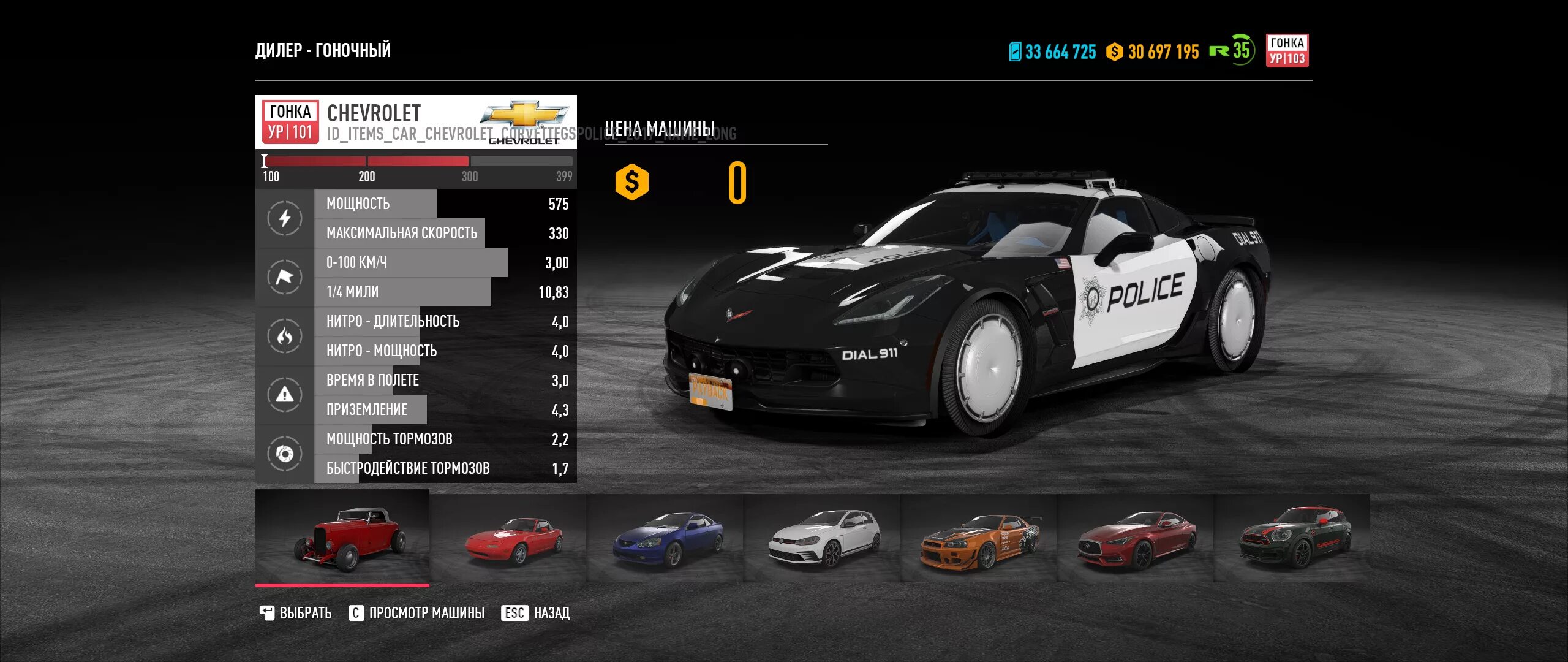Go back with the Назад button

pos(536,613)
